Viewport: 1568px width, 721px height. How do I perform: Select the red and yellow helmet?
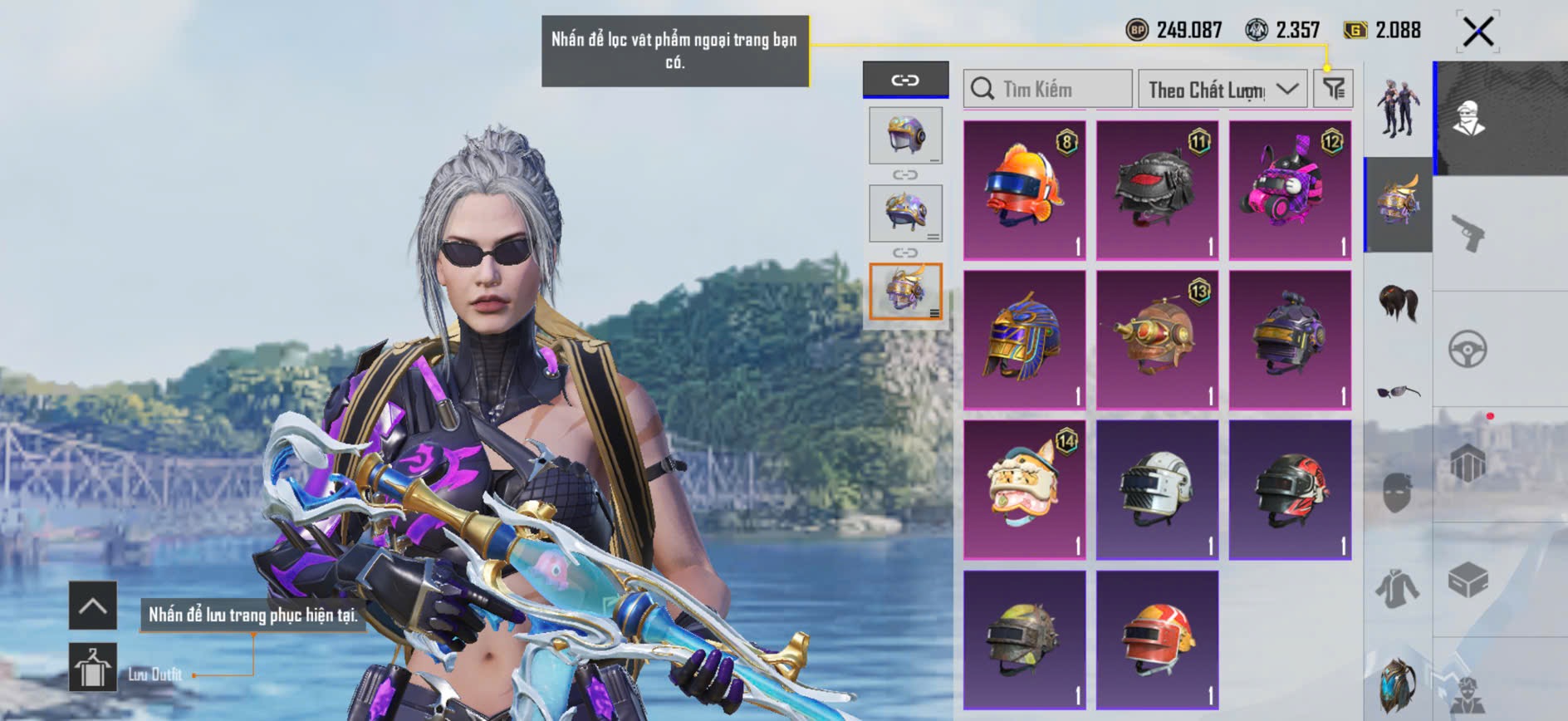[x=1157, y=638]
